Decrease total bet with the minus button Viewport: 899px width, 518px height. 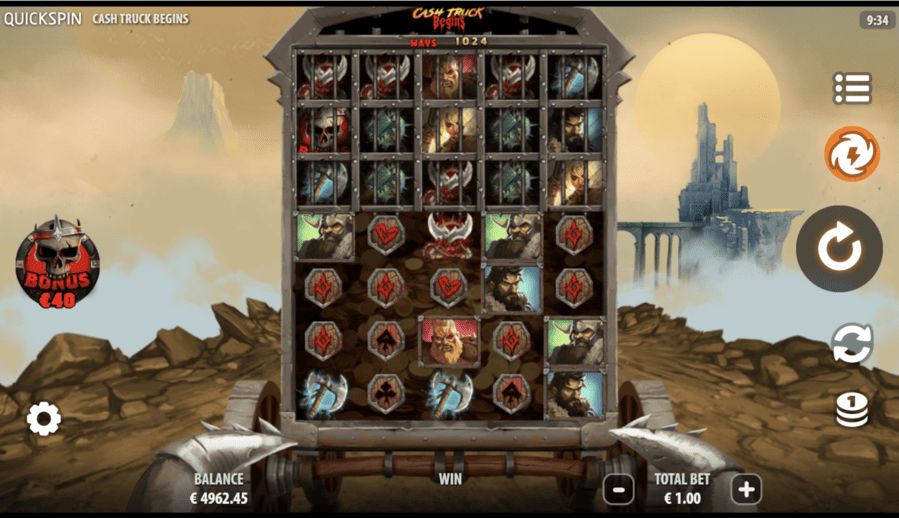tap(619, 489)
